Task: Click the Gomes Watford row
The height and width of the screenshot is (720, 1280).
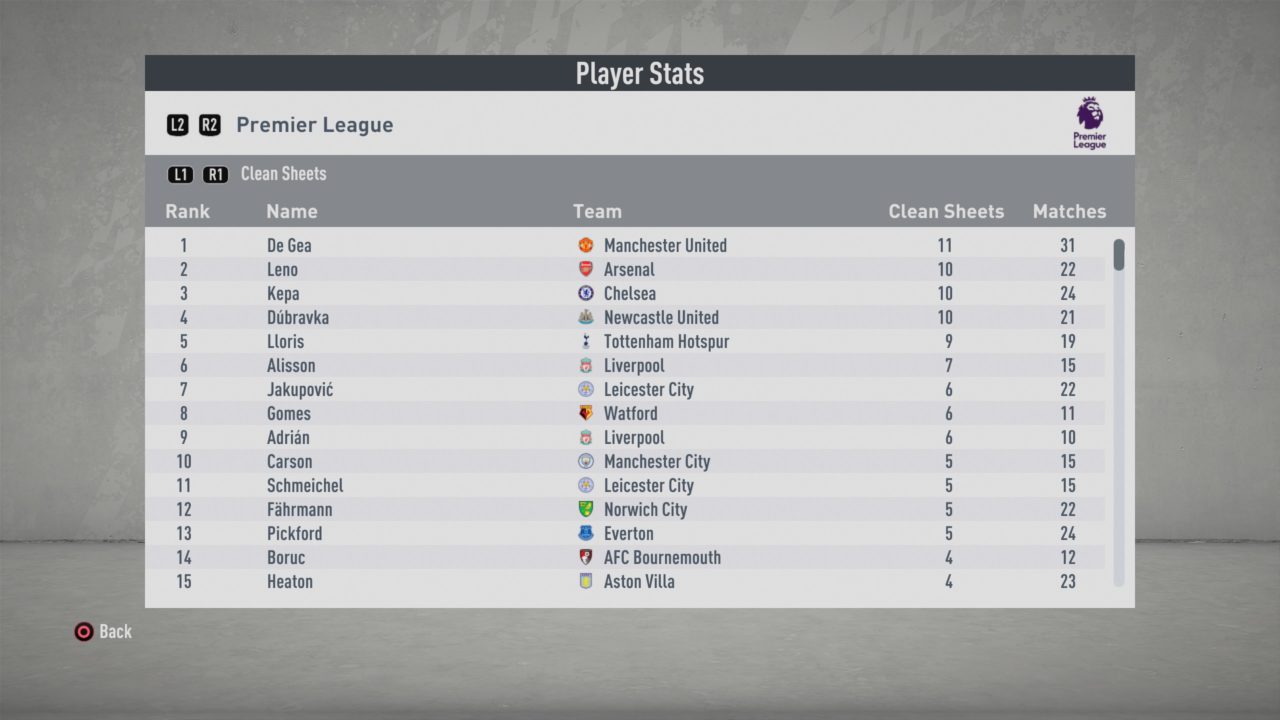Action: point(640,413)
